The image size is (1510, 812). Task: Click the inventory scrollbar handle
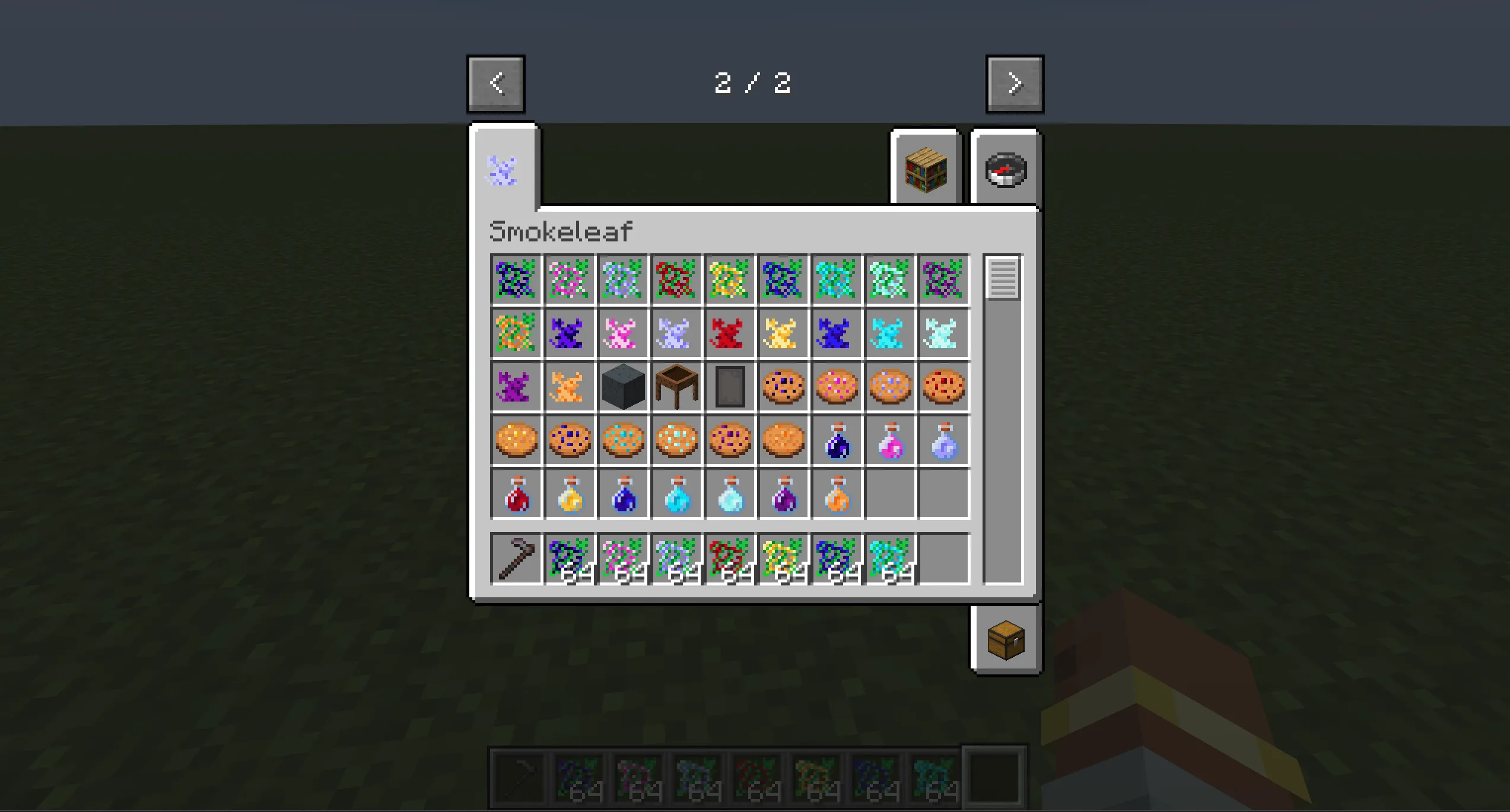pyautogui.click(x=1002, y=280)
